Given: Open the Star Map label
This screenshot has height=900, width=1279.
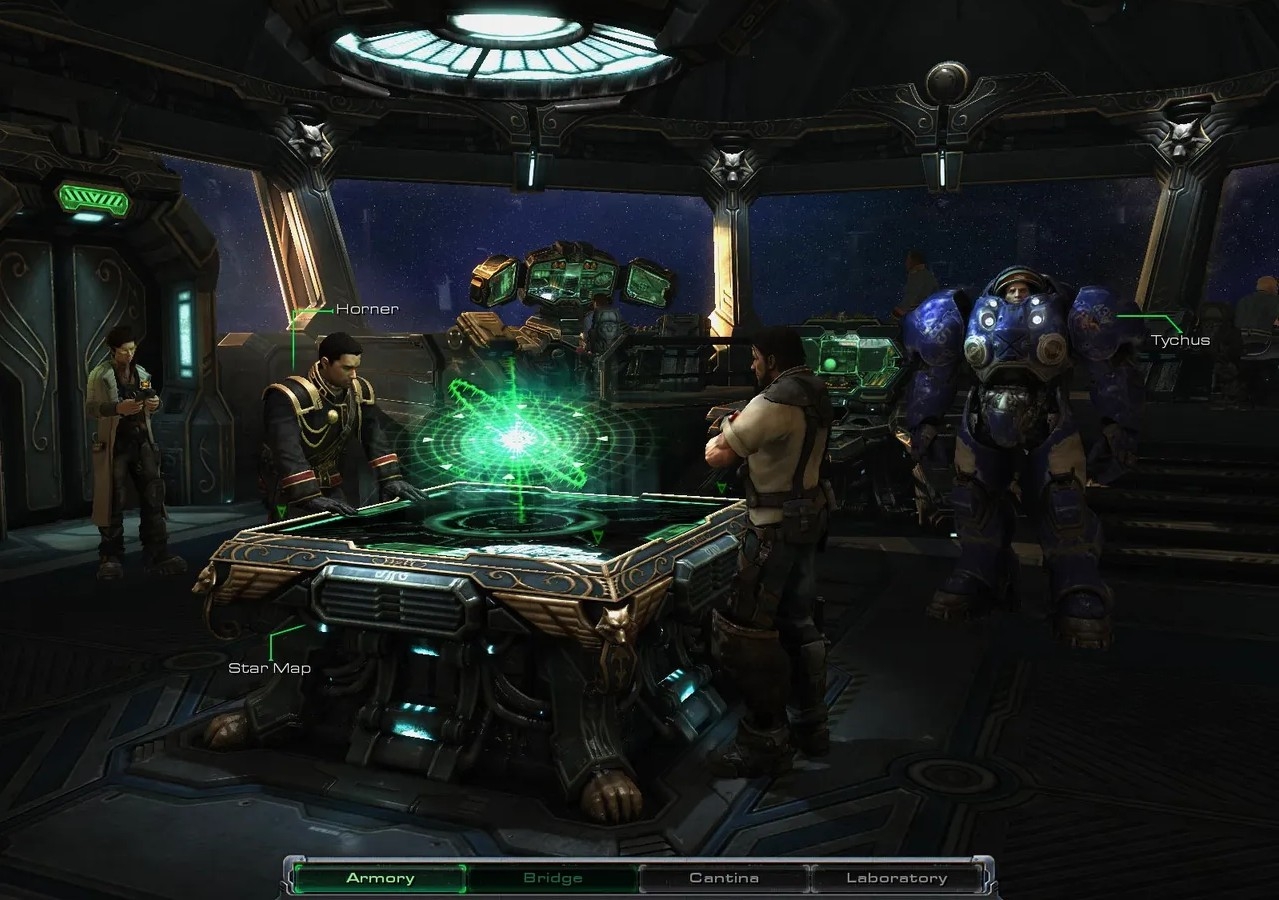Looking at the screenshot, I should tap(269, 668).
